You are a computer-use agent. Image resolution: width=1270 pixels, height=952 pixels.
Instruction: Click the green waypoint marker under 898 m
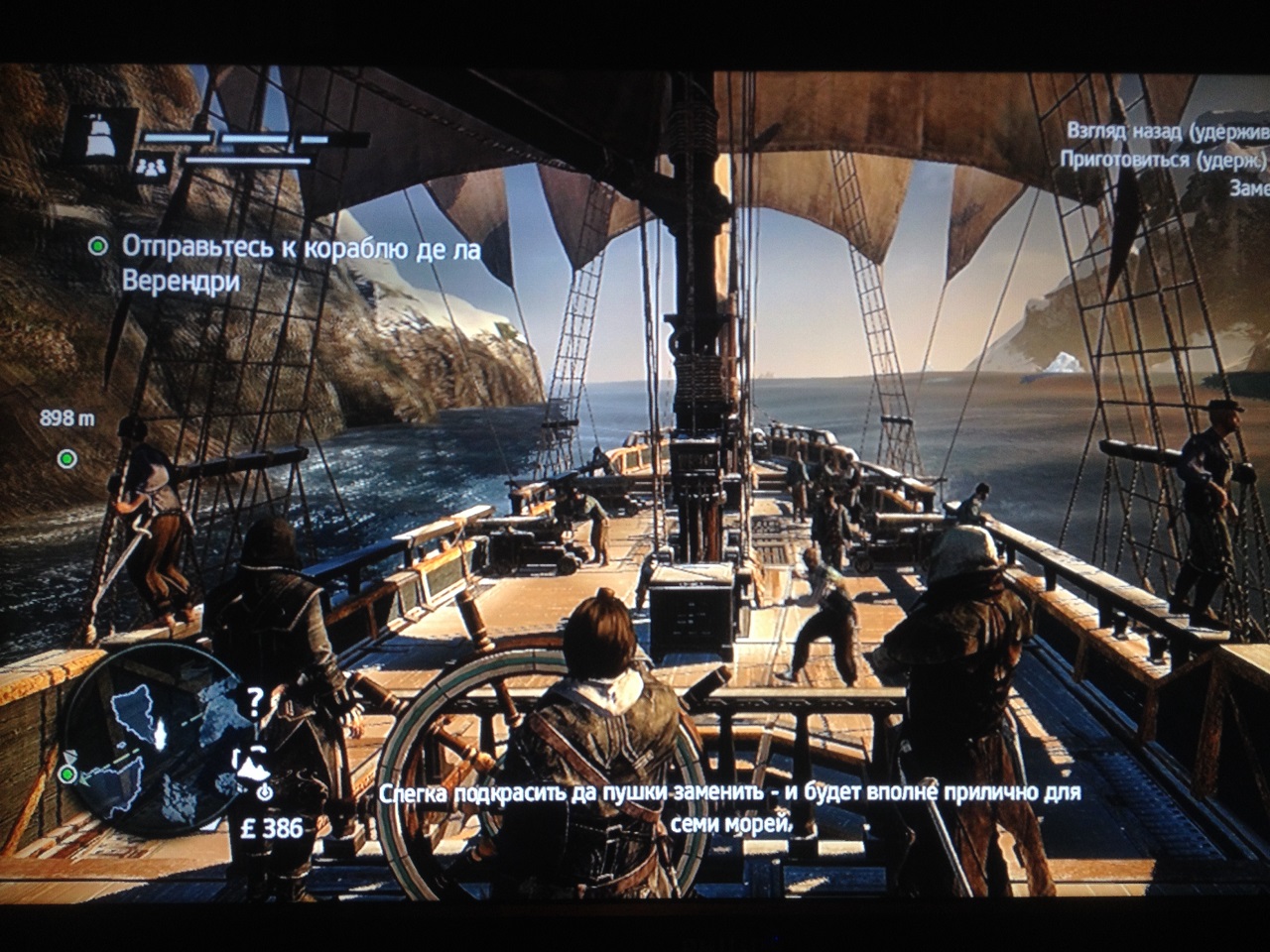[x=66, y=458]
